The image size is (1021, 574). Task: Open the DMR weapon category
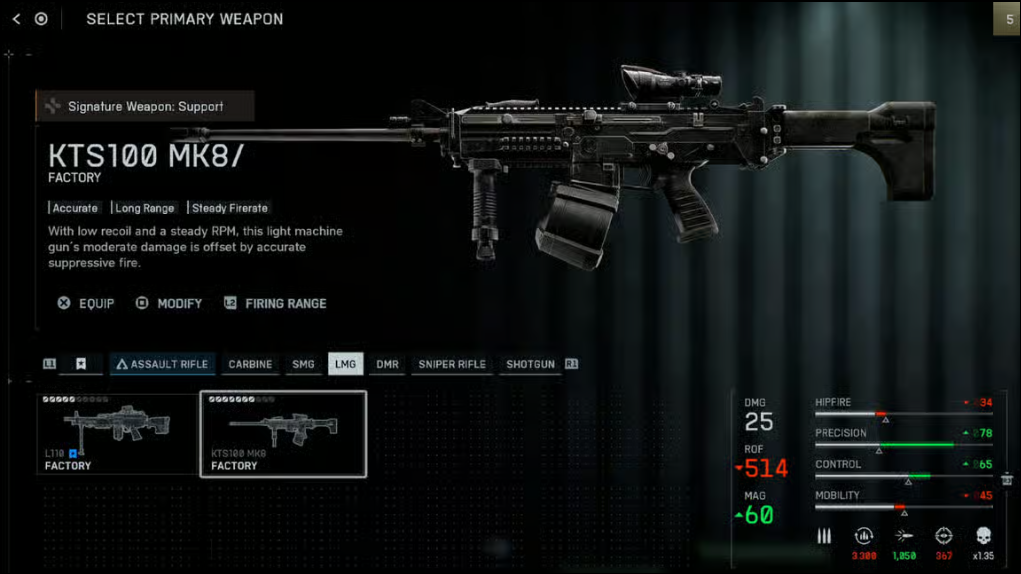[387, 364]
